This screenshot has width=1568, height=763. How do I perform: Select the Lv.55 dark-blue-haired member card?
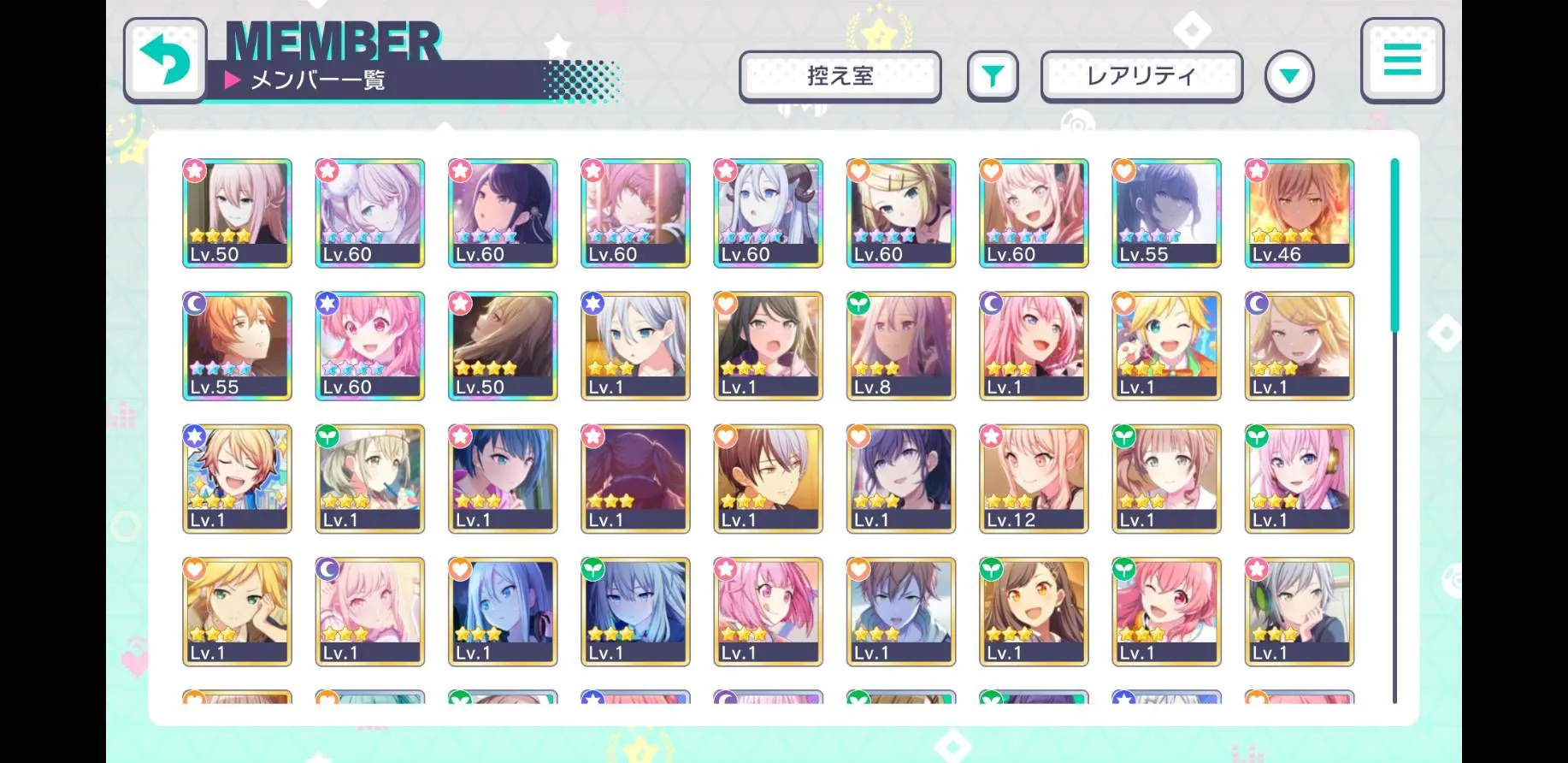pyautogui.click(x=1166, y=213)
